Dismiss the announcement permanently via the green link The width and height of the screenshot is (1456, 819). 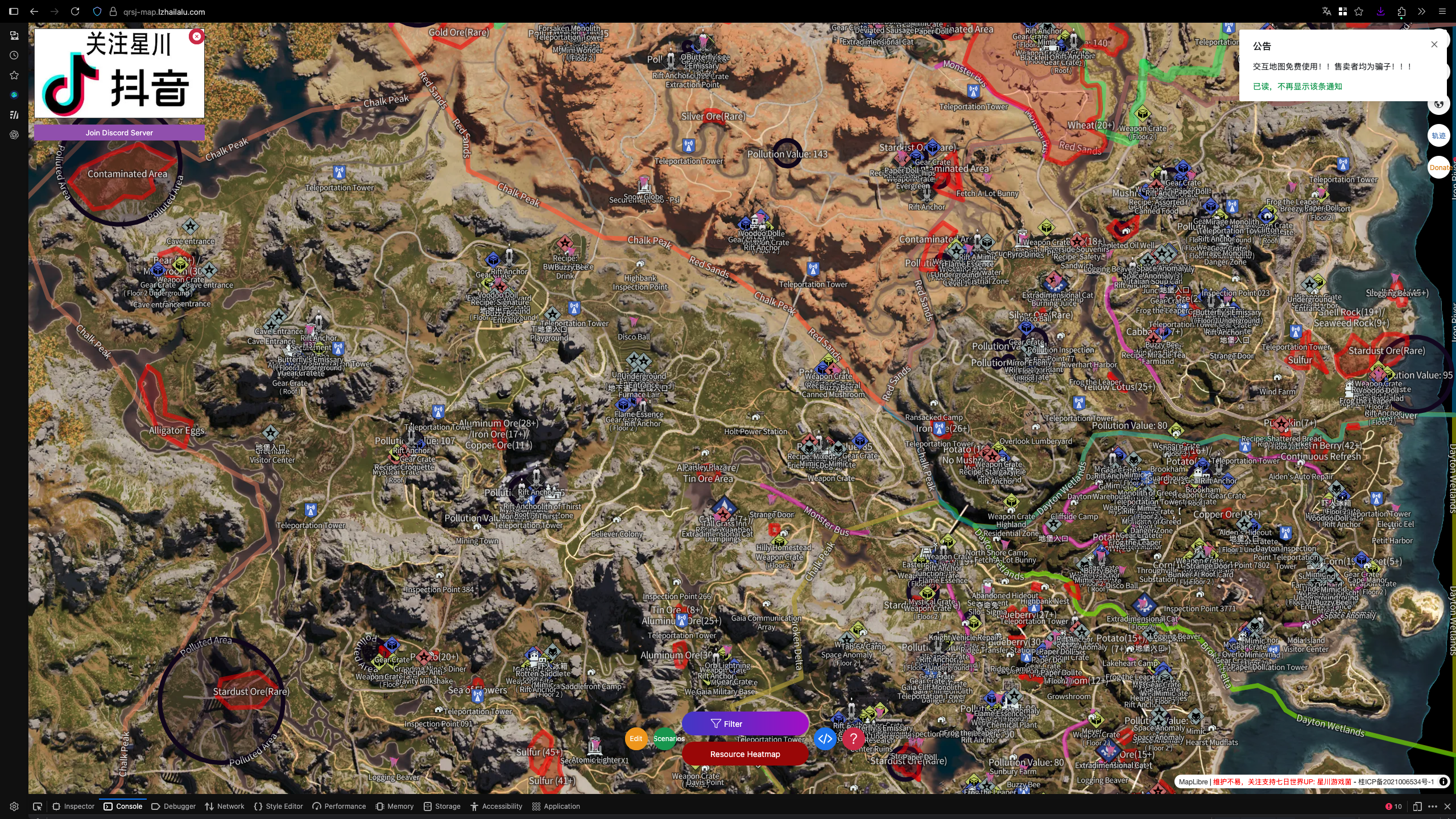pos(1297,86)
